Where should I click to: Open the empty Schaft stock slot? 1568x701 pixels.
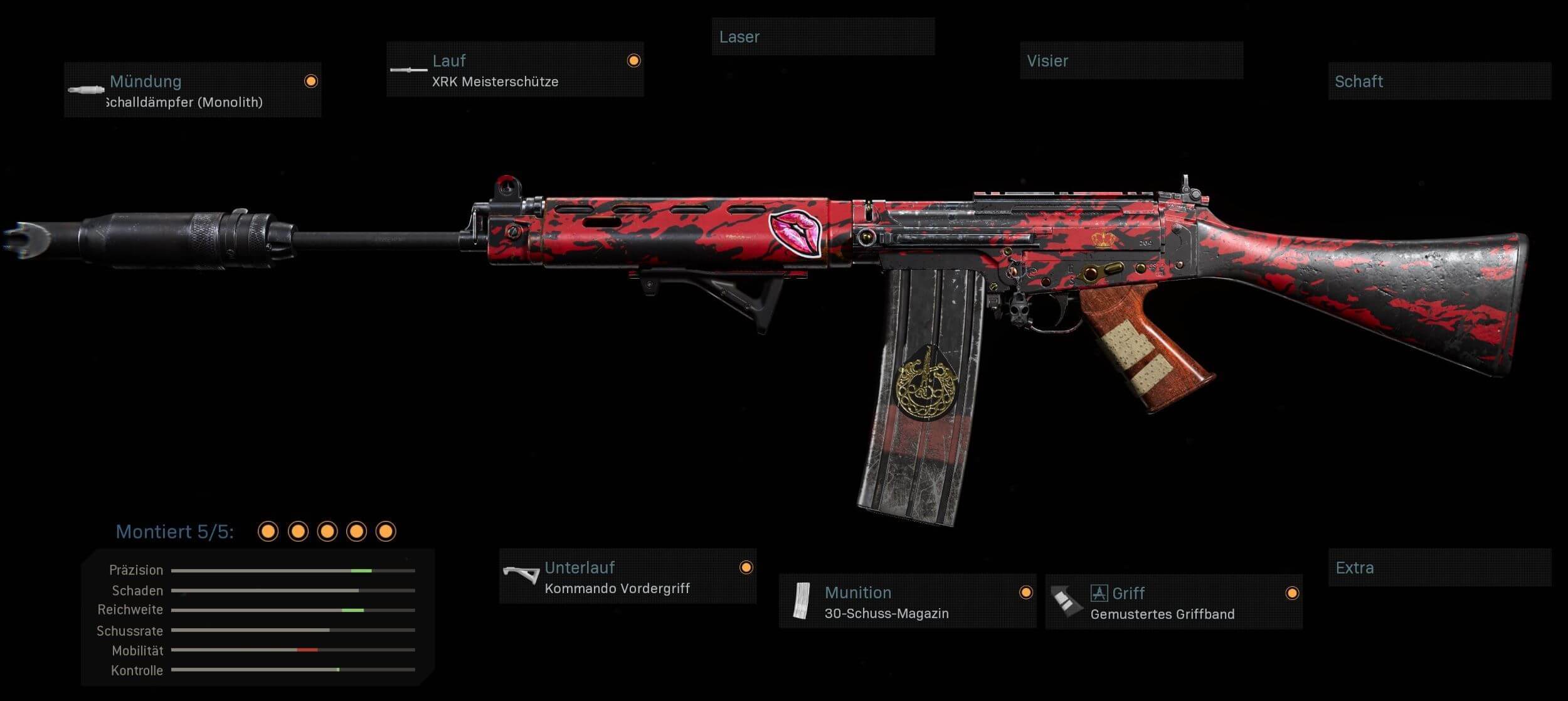[x=1439, y=81]
